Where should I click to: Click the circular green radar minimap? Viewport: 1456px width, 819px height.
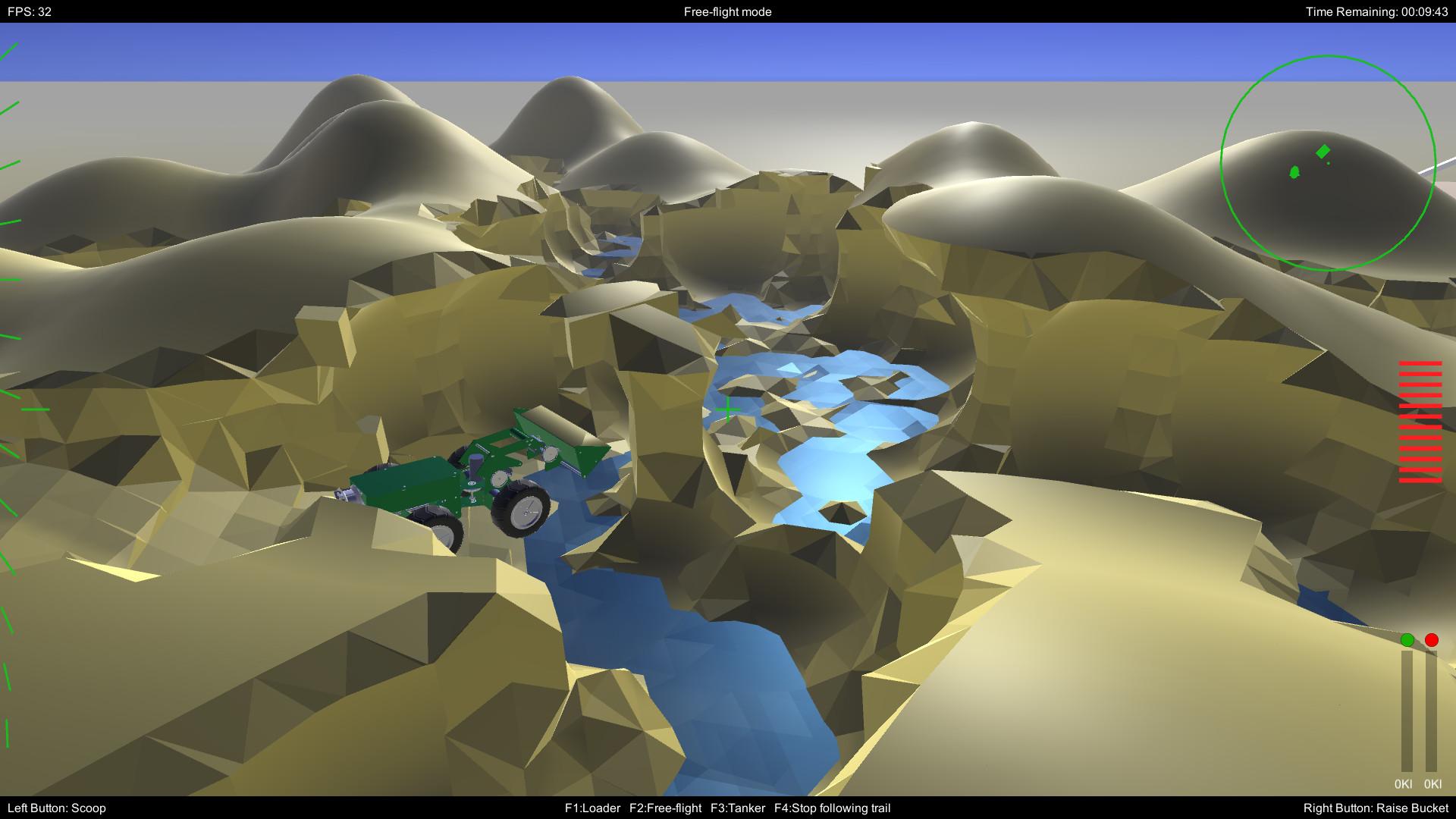[x=1328, y=162]
